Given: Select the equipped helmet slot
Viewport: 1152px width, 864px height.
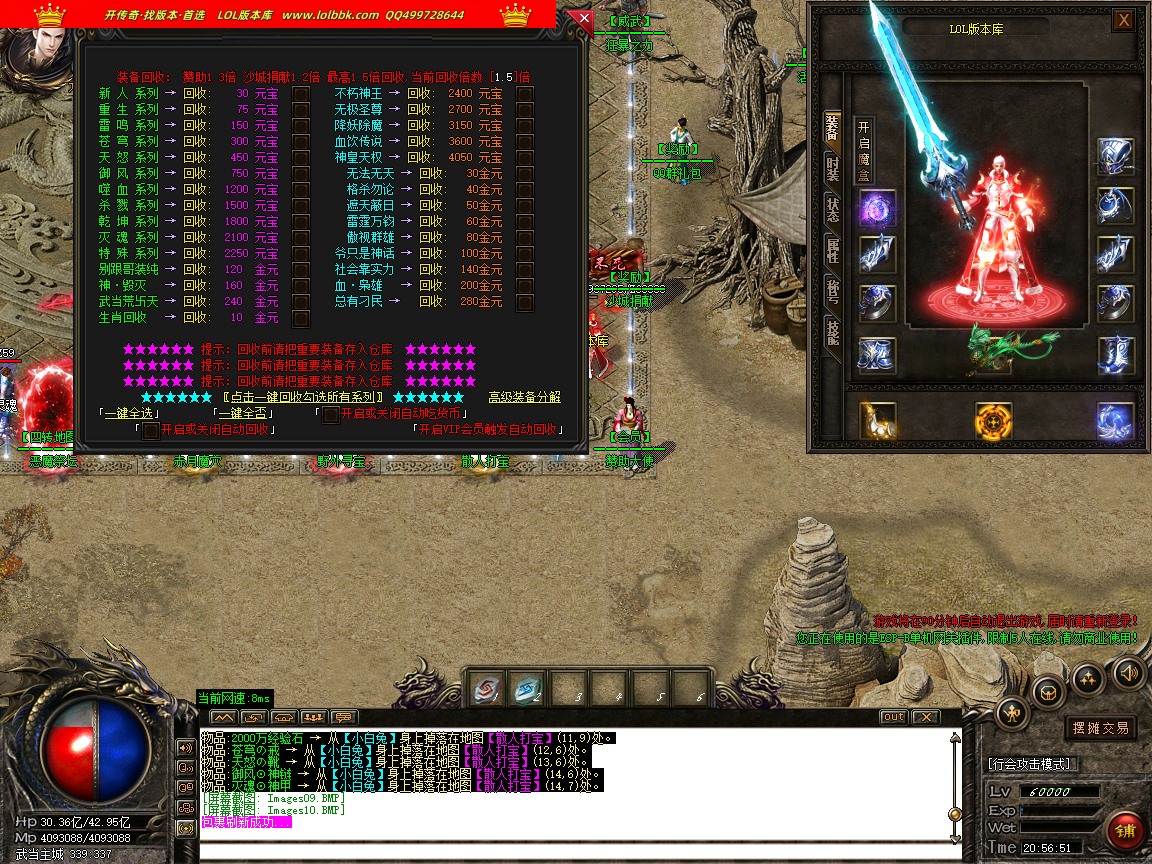Looking at the screenshot, I should pyautogui.click(x=1114, y=157).
